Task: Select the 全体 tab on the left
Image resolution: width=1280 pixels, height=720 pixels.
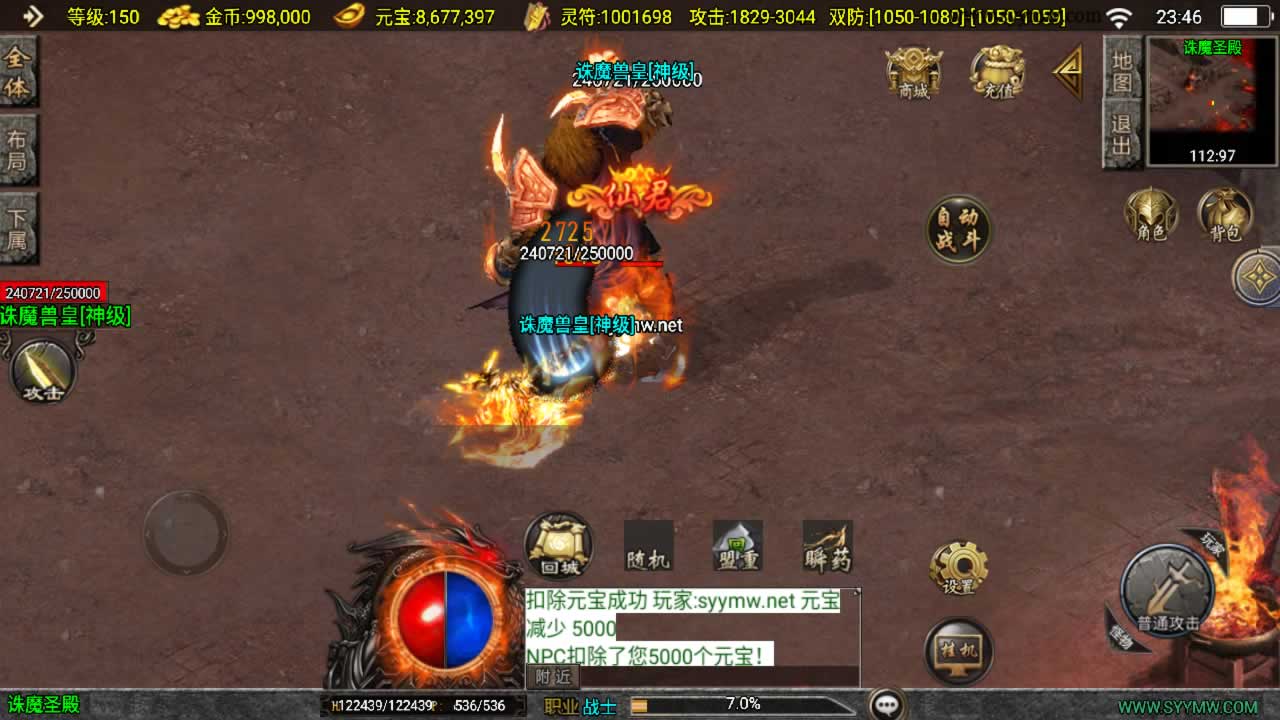Action: point(18,72)
